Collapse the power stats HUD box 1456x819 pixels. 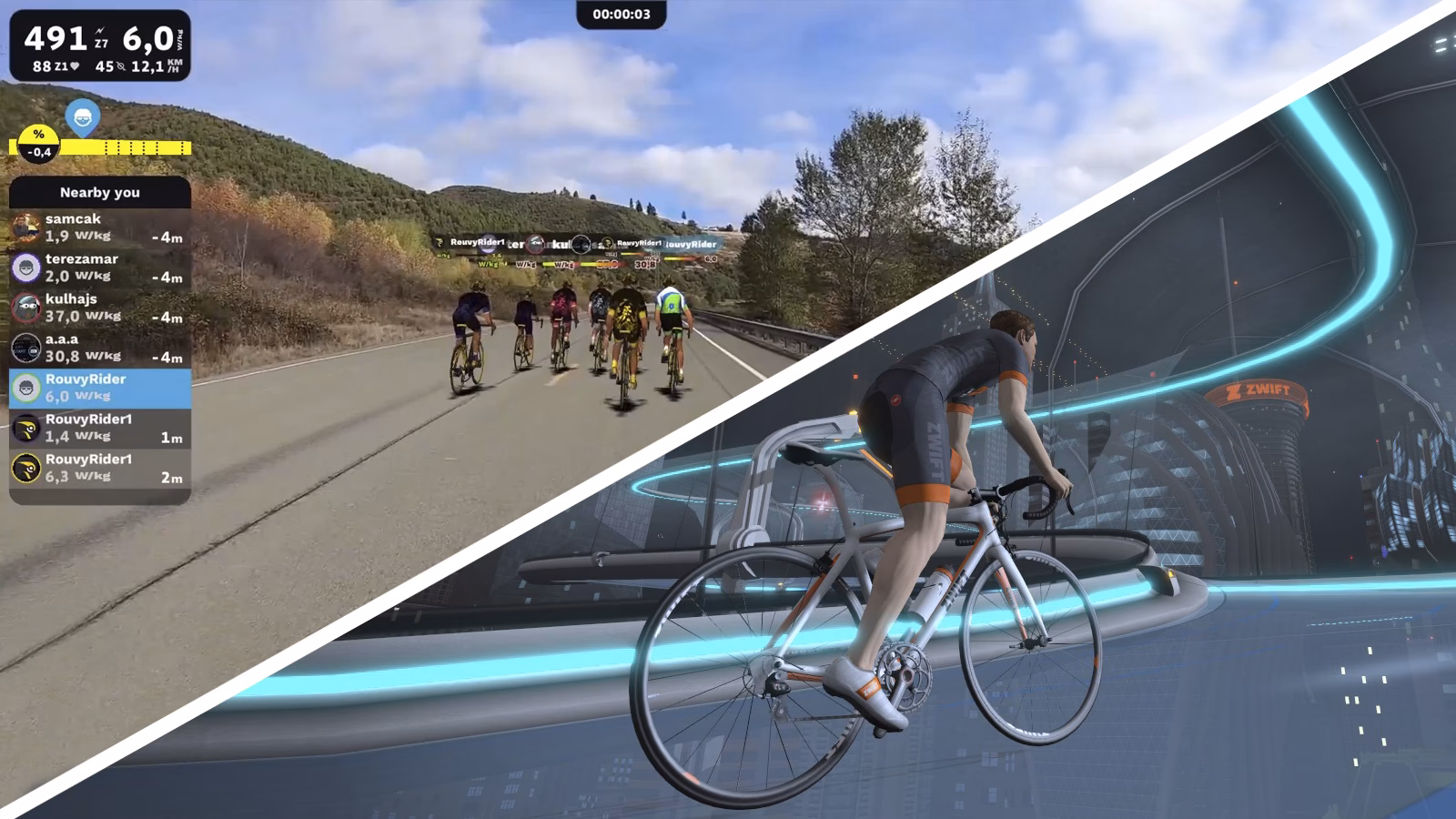pyautogui.click(x=100, y=45)
